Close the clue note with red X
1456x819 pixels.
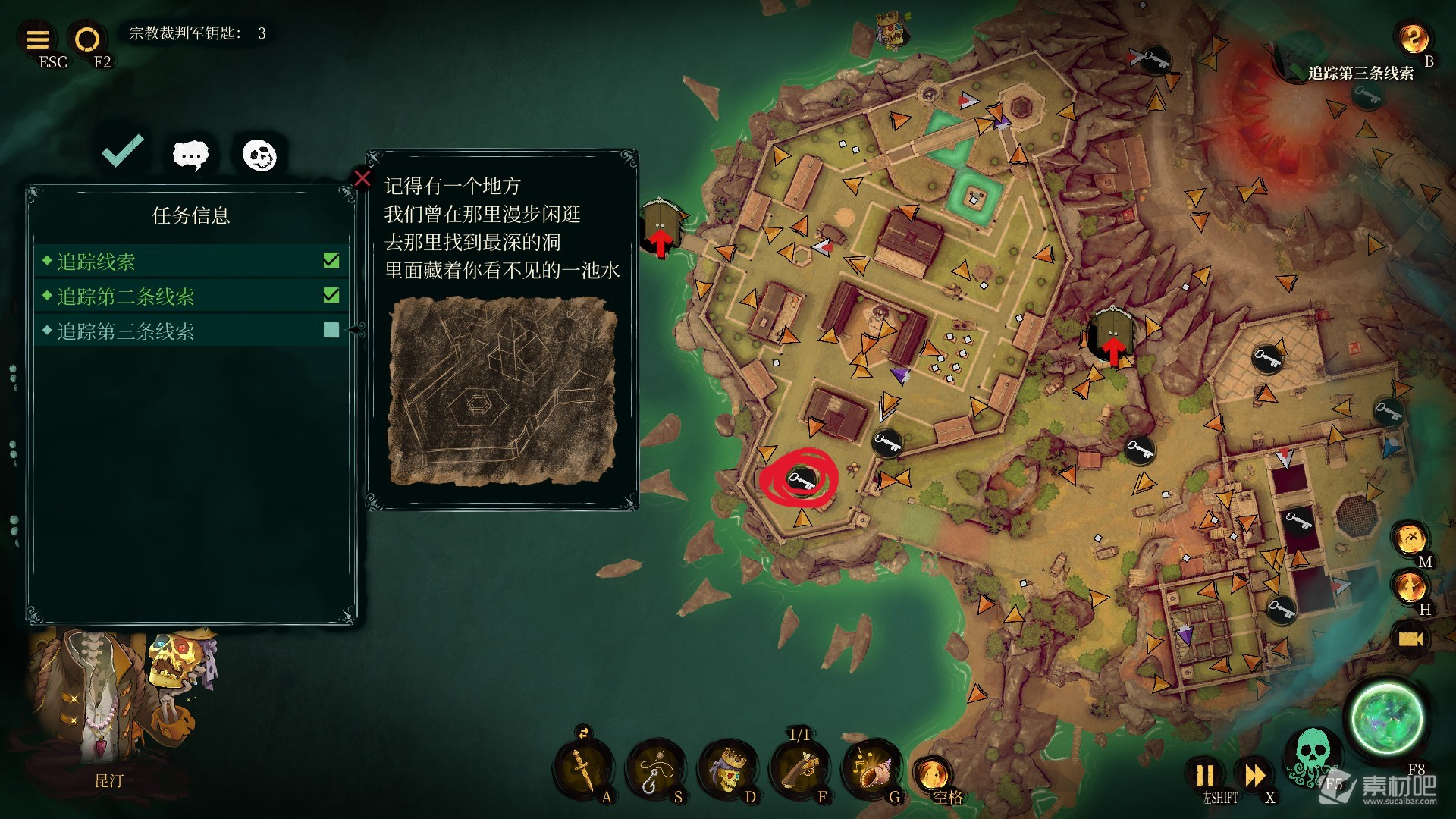[362, 178]
